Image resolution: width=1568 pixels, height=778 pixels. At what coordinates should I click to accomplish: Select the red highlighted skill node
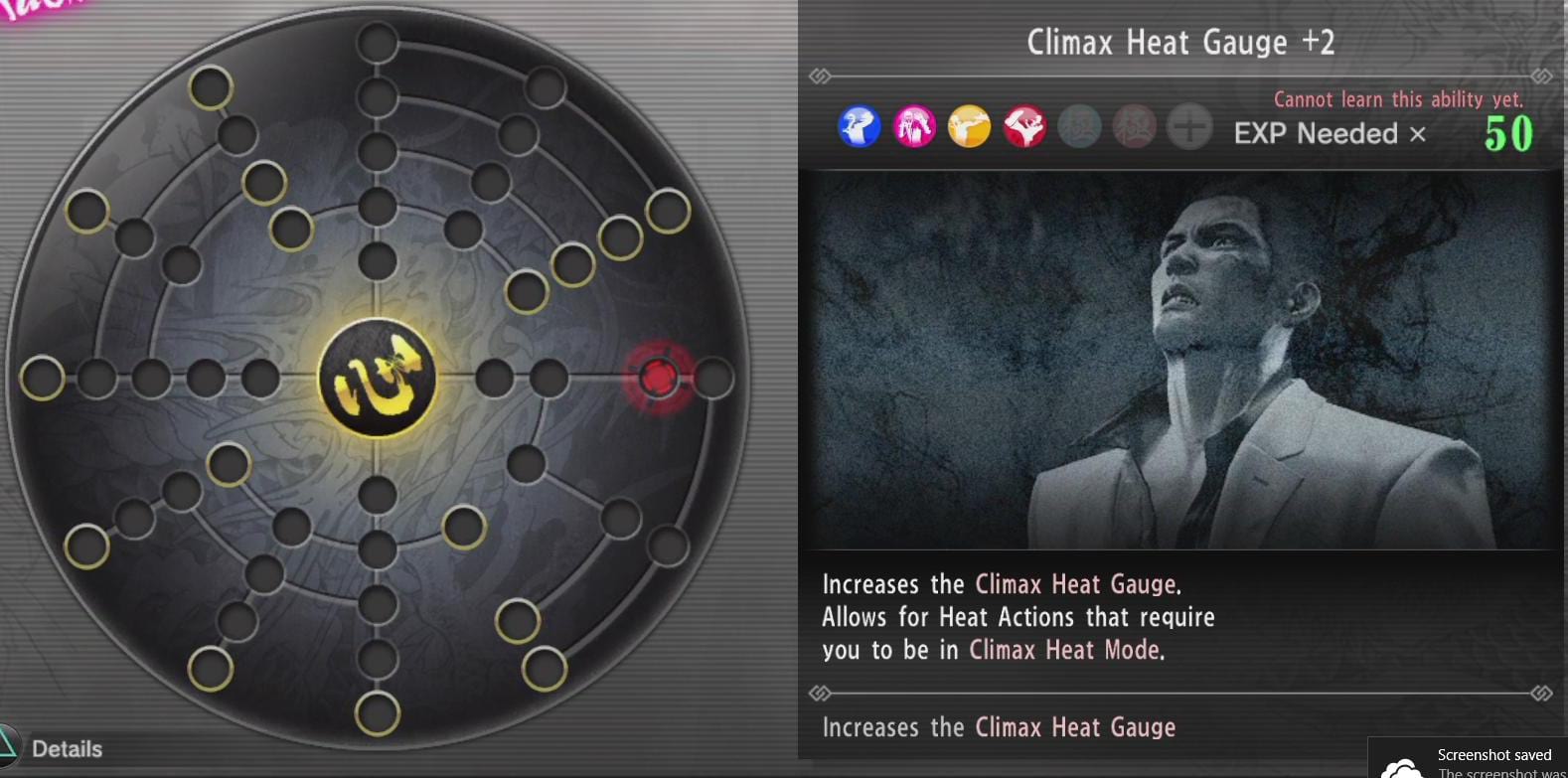click(659, 379)
